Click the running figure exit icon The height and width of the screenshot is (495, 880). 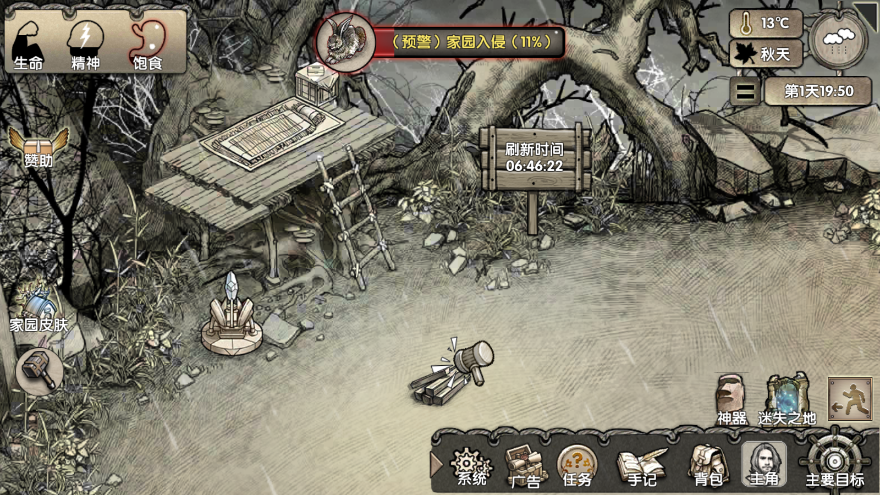[850, 397]
